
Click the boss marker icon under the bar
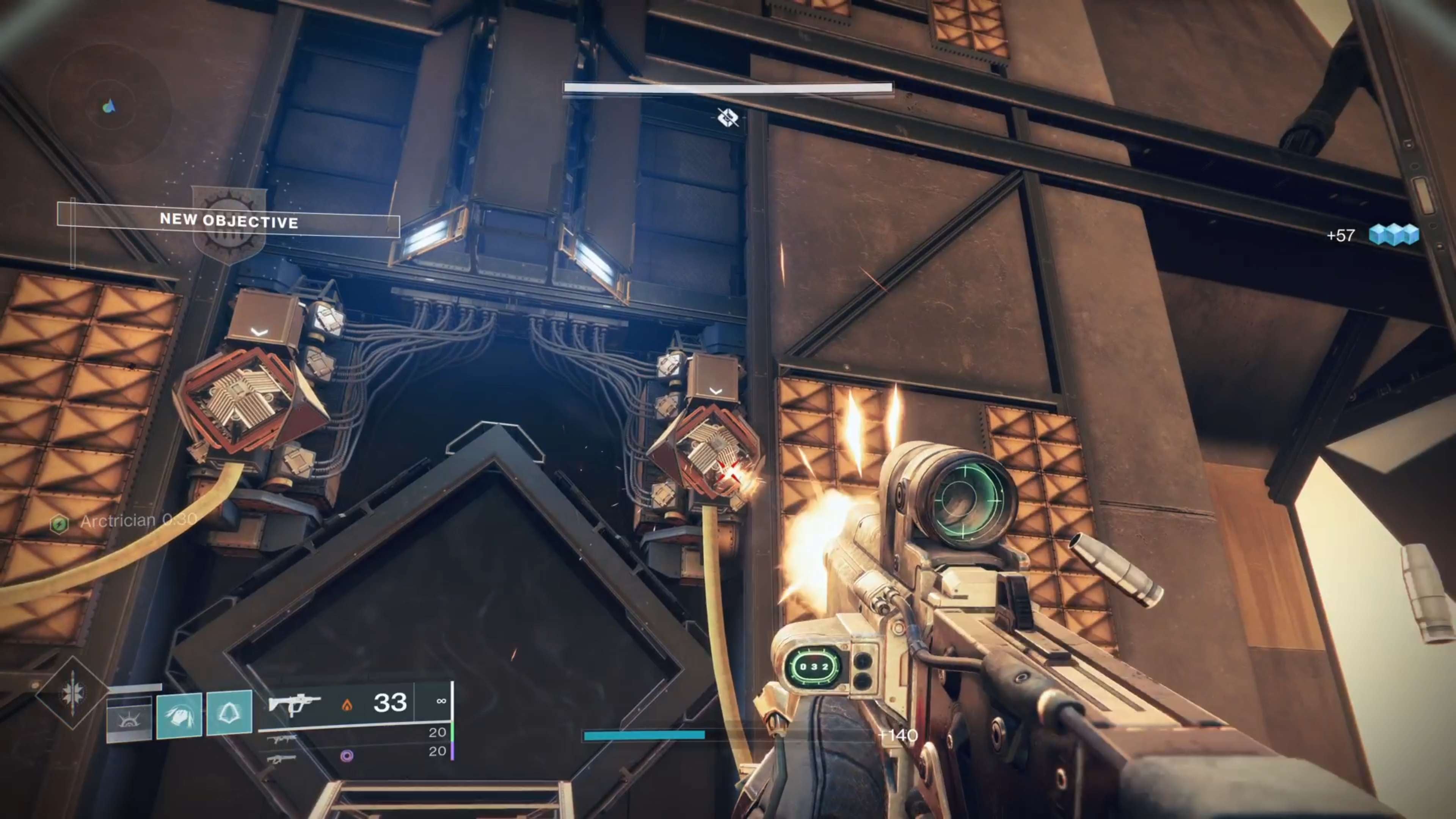[x=728, y=118]
